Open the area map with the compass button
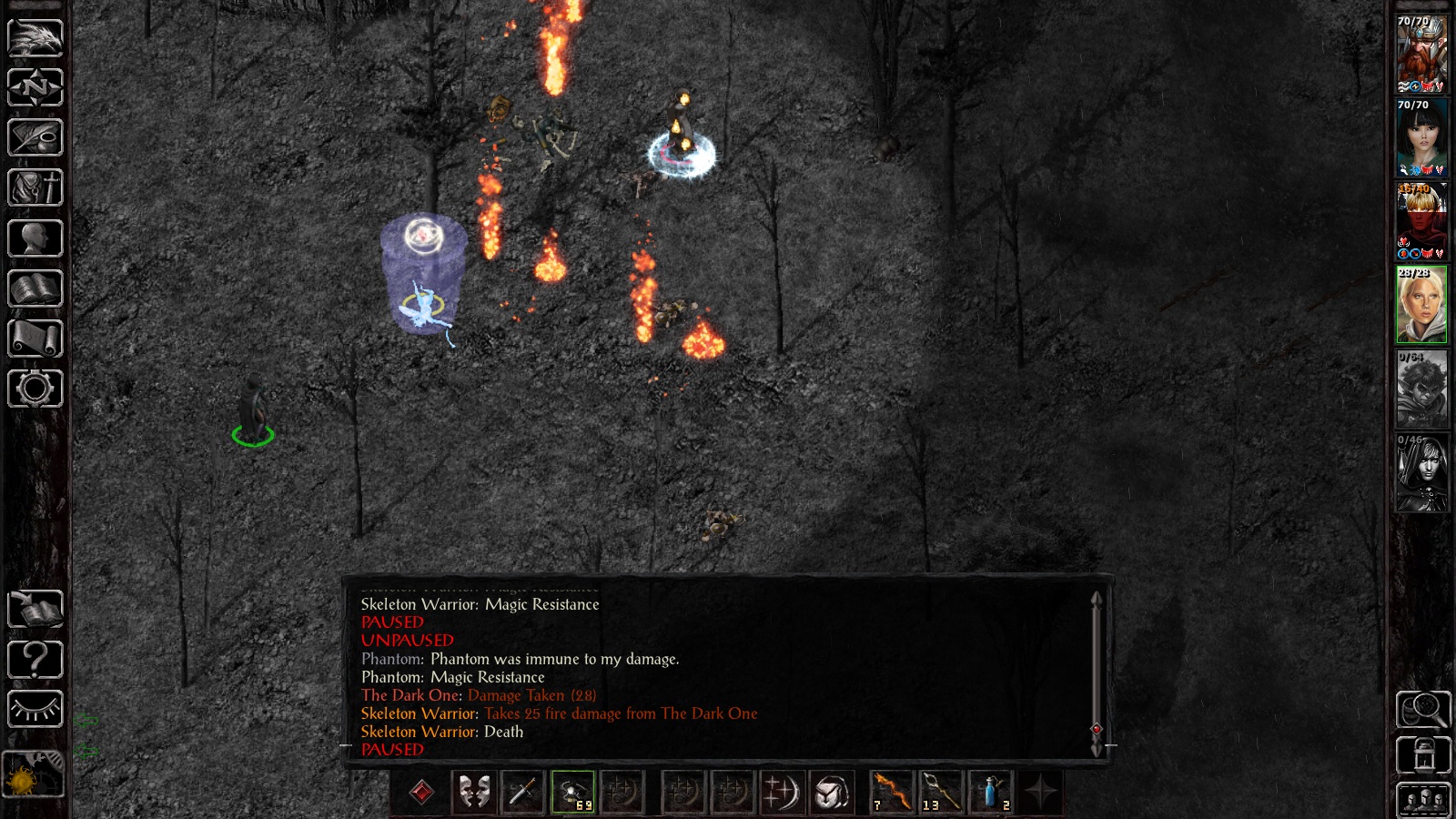This screenshot has width=1456, height=819. click(35, 88)
